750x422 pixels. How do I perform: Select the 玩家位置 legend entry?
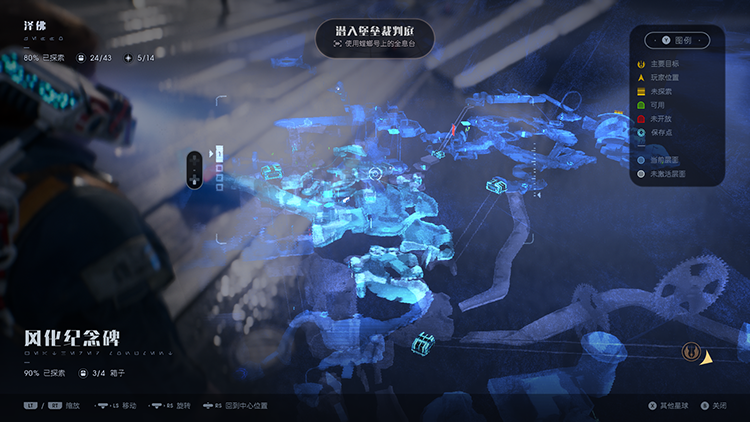[667, 78]
